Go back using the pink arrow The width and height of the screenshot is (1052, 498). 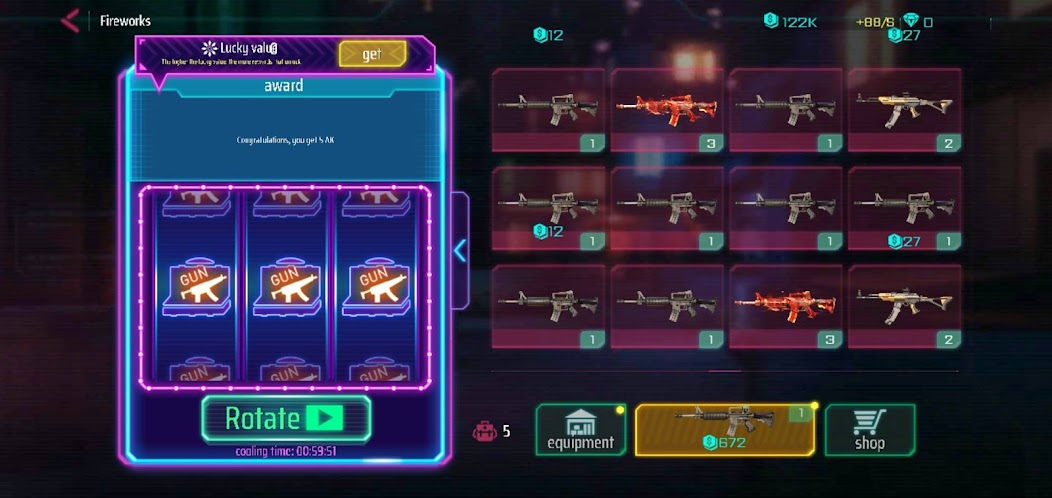(x=70, y=20)
